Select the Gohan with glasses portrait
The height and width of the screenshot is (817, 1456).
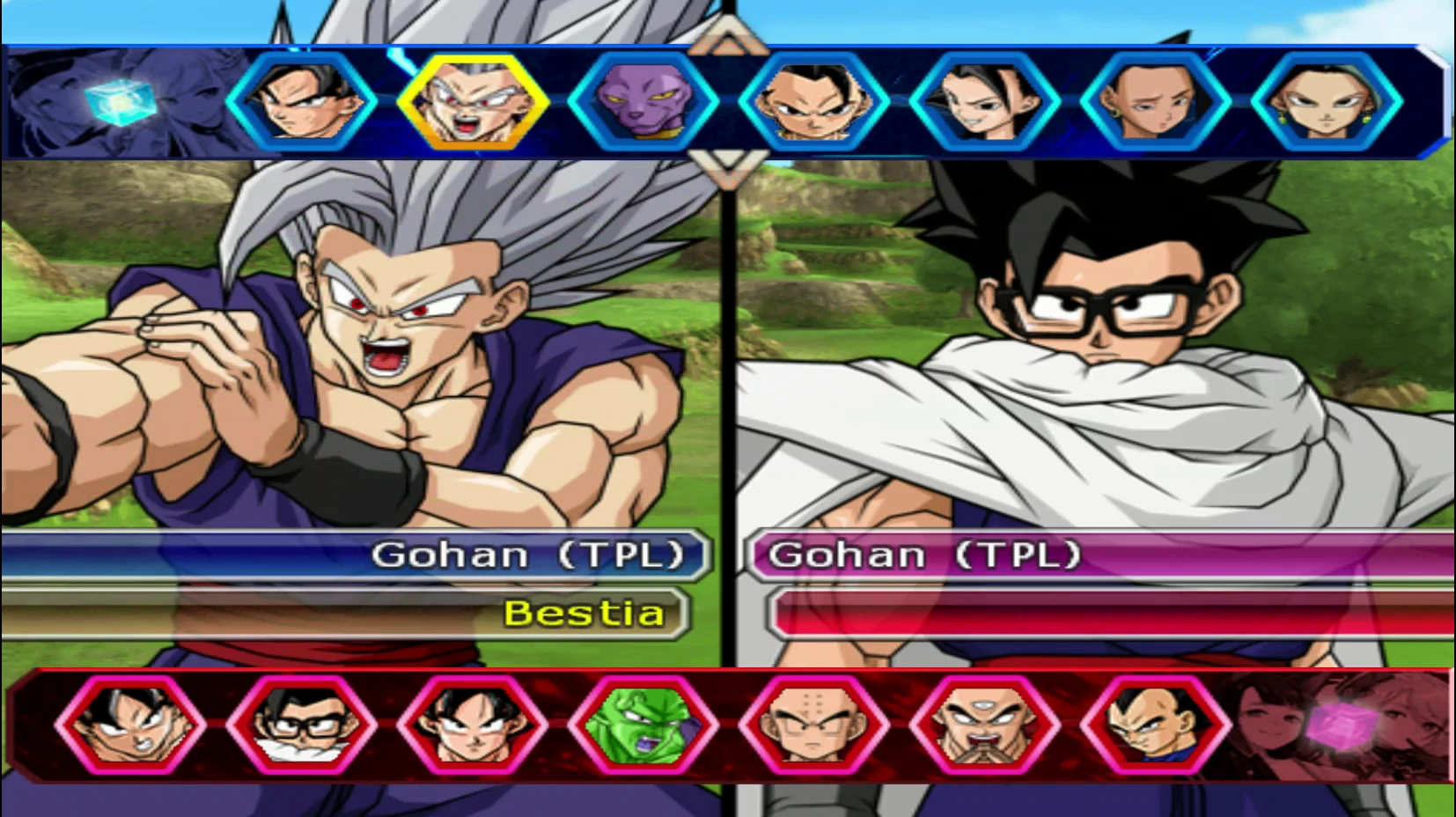[x=304, y=726]
